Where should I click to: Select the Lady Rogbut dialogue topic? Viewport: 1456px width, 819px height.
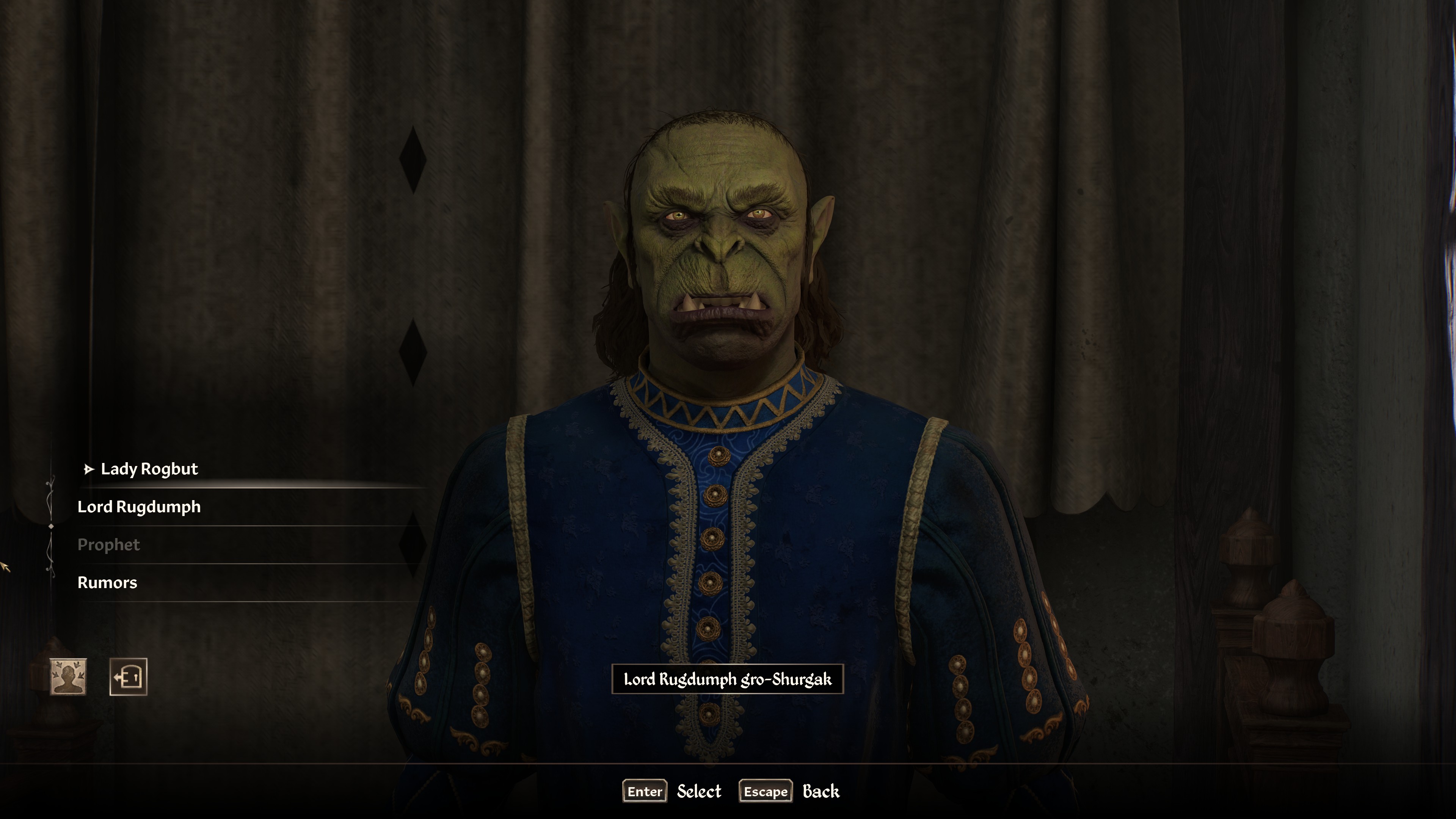click(149, 469)
